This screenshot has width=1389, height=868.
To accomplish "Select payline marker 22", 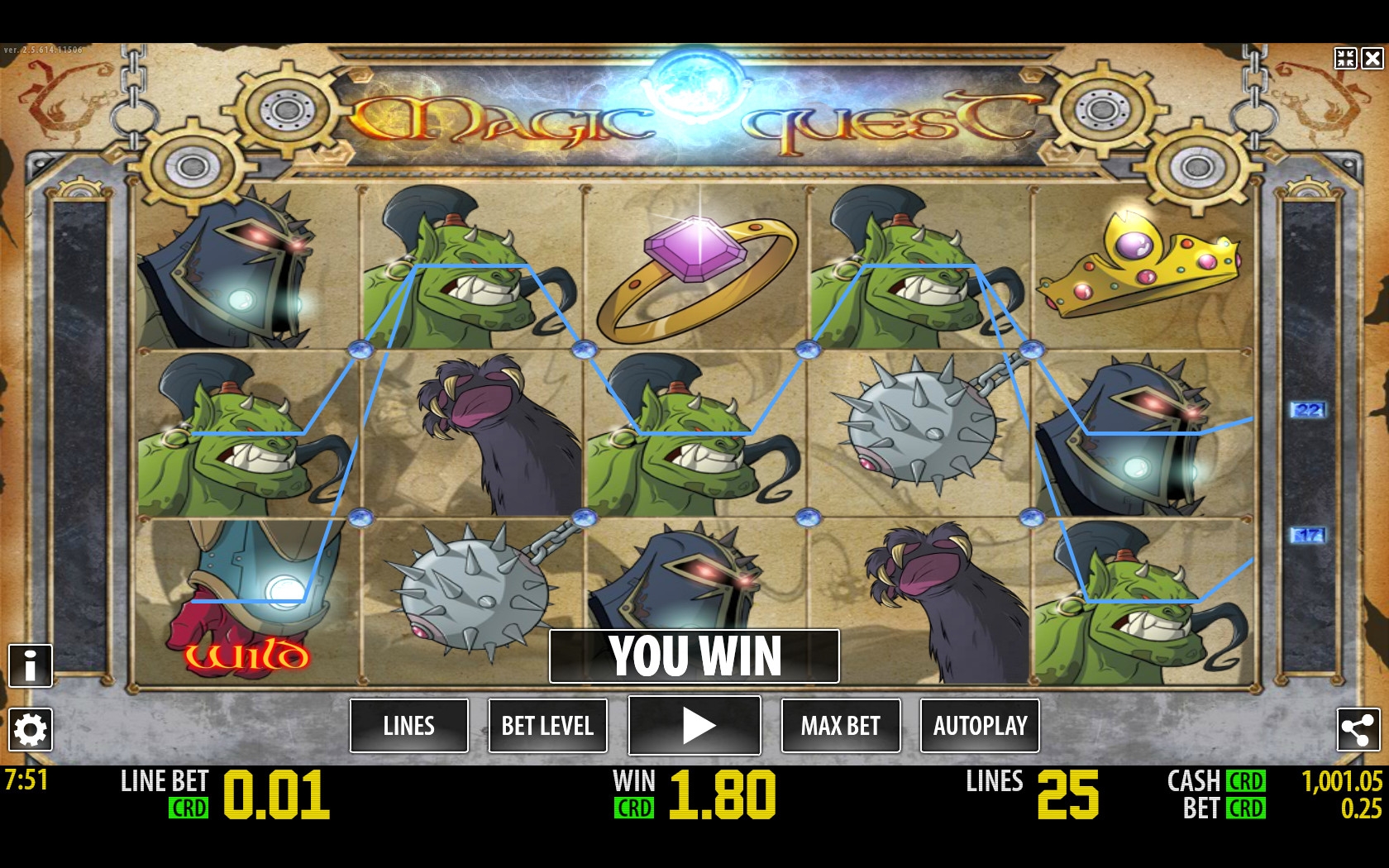I will [1308, 409].
